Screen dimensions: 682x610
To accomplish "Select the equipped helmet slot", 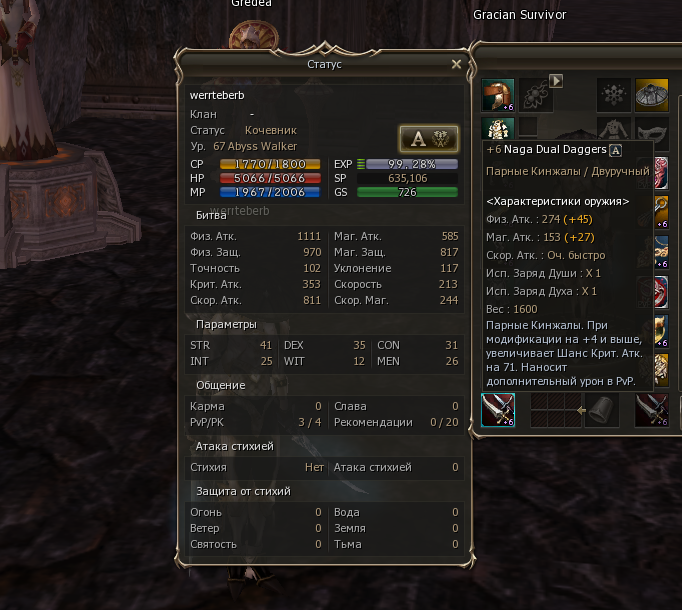I will pos(498,95).
